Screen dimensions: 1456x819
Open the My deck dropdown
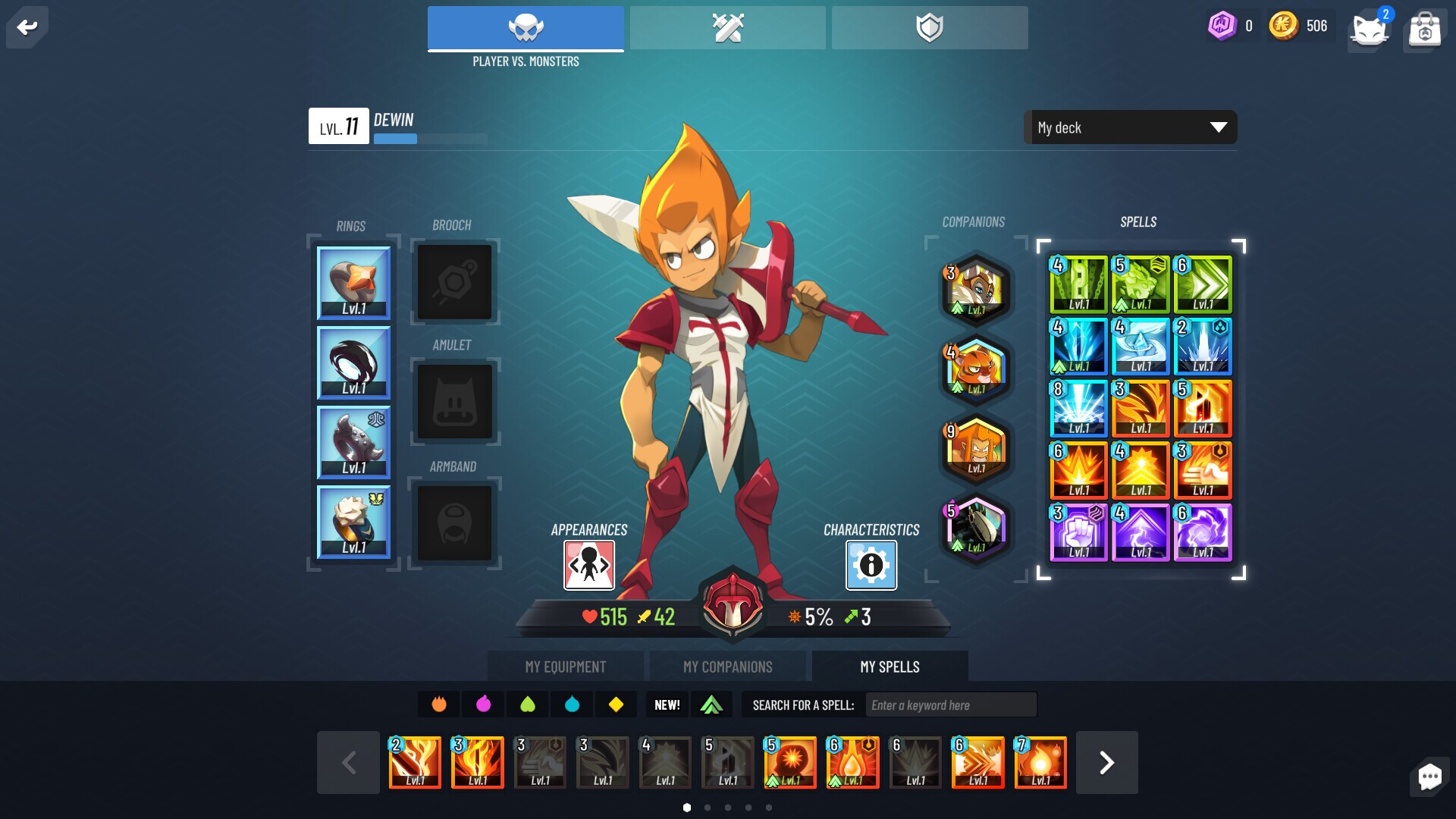tap(1129, 127)
